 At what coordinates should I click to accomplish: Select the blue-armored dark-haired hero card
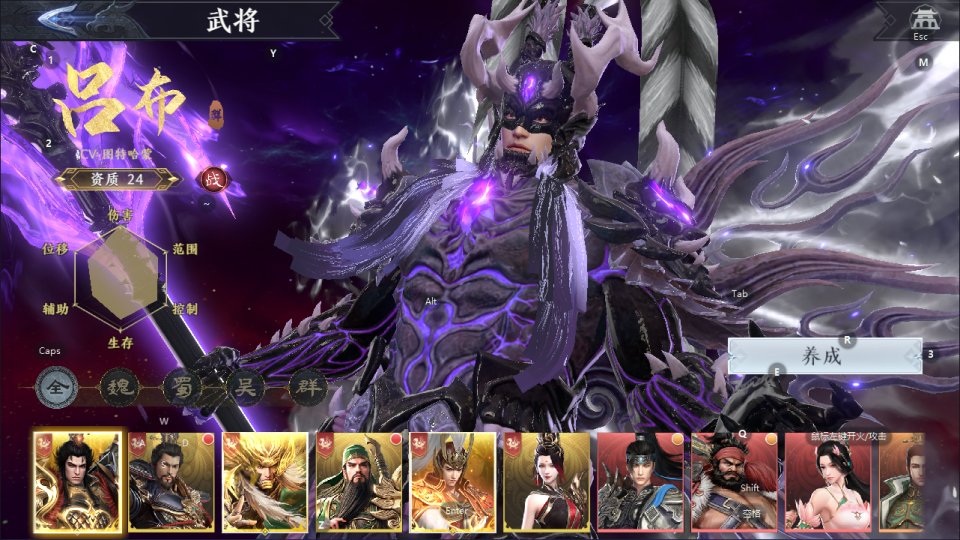641,481
